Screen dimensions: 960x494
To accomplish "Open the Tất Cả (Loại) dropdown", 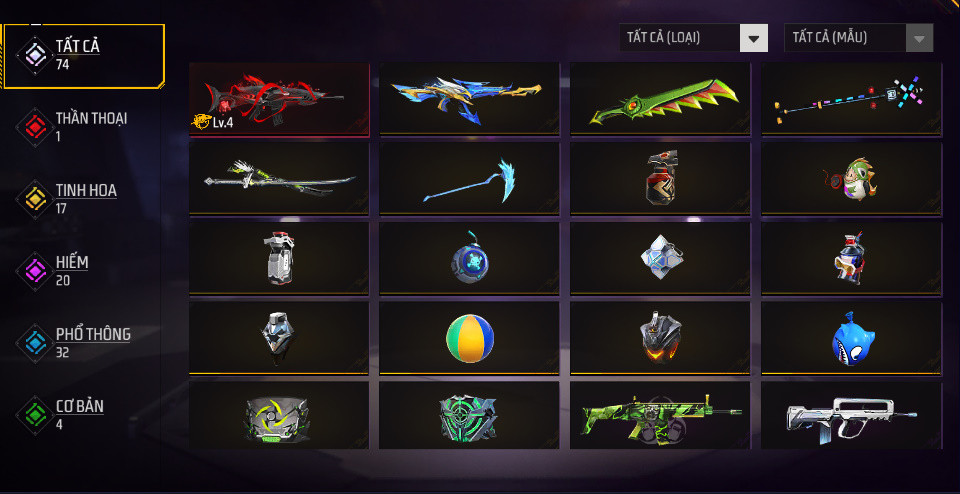I will pos(694,38).
